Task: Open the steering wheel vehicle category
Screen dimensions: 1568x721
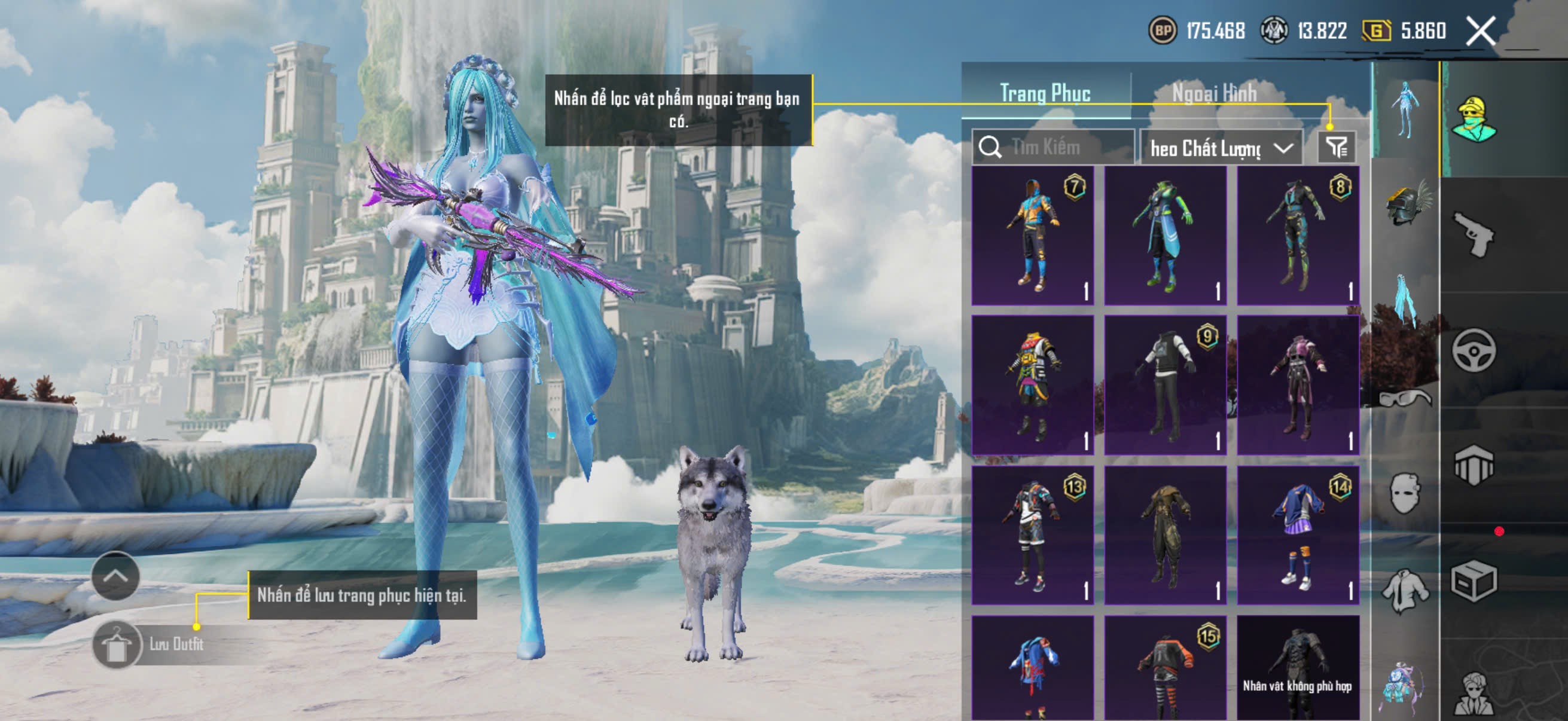Action: pyautogui.click(x=1474, y=350)
